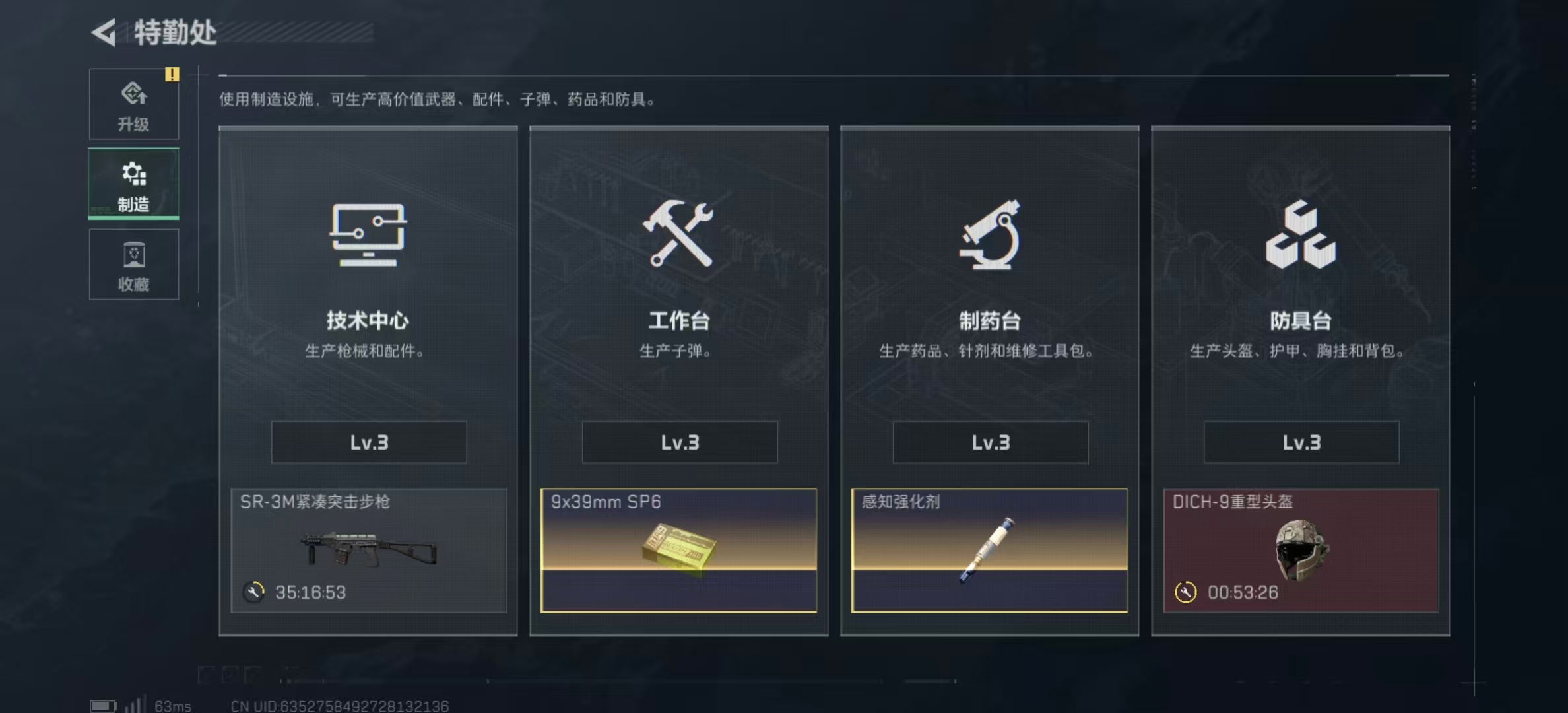Click the clock timer icon near 35:16:53
The width and height of the screenshot is (1568, 713).
click(x=253, y=593)
